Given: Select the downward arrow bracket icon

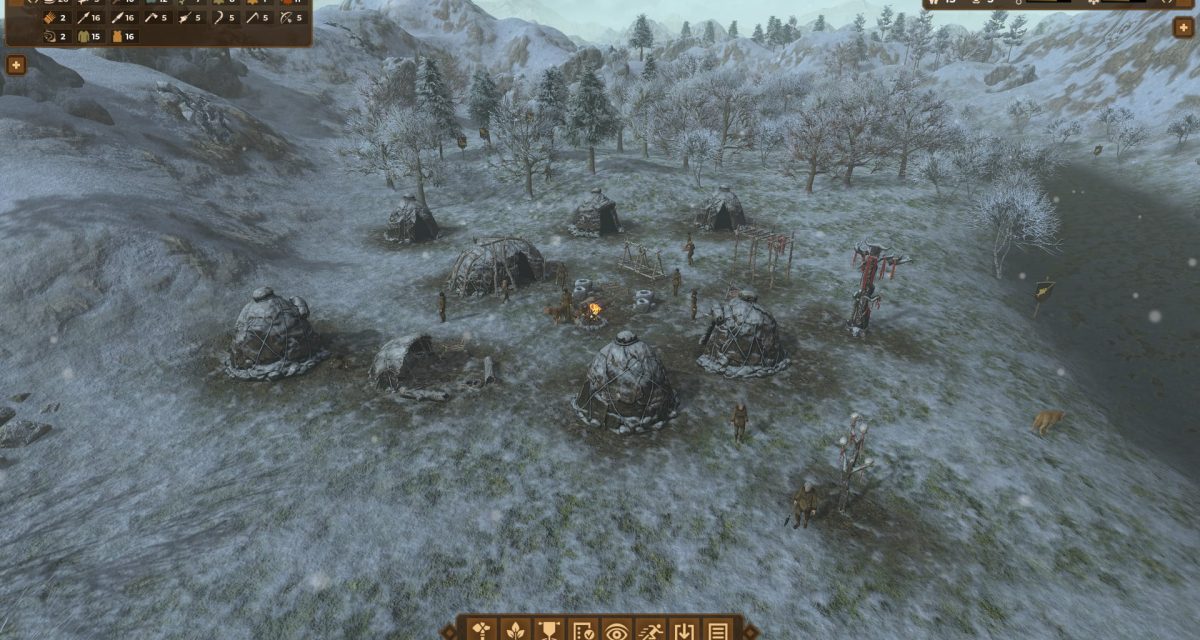Looking at the screenshot, I should click(x=684, y=630).
